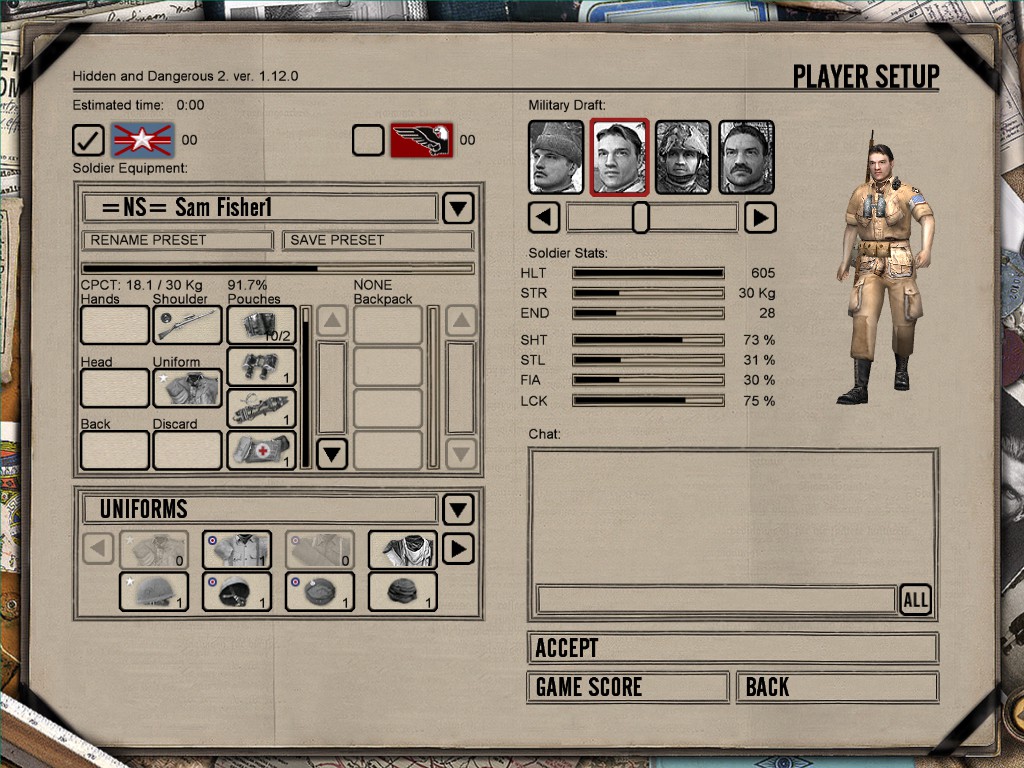Show next page of uniforms
Viewport: 1024px width, 768px height.
coord(457,549)
